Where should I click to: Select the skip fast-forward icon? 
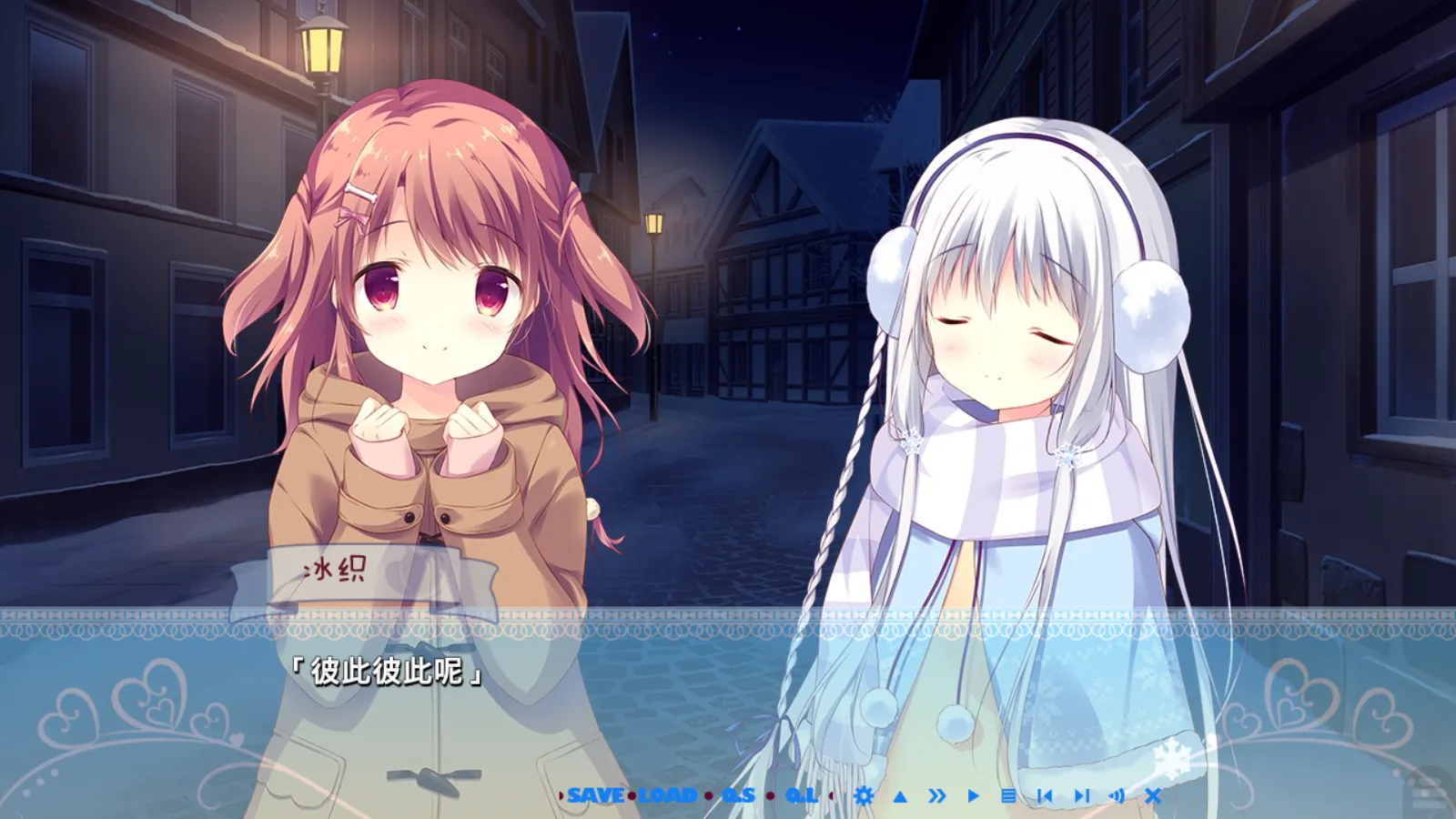point(937,795)
